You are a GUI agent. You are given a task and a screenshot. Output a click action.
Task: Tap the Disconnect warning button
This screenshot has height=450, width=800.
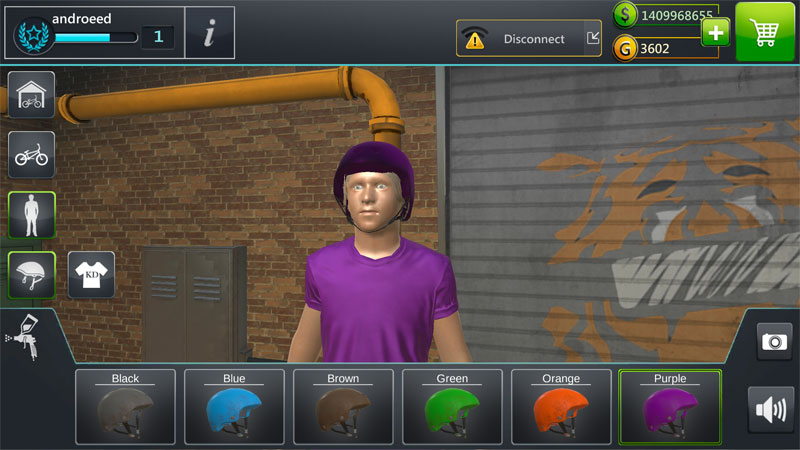(529, 39)
